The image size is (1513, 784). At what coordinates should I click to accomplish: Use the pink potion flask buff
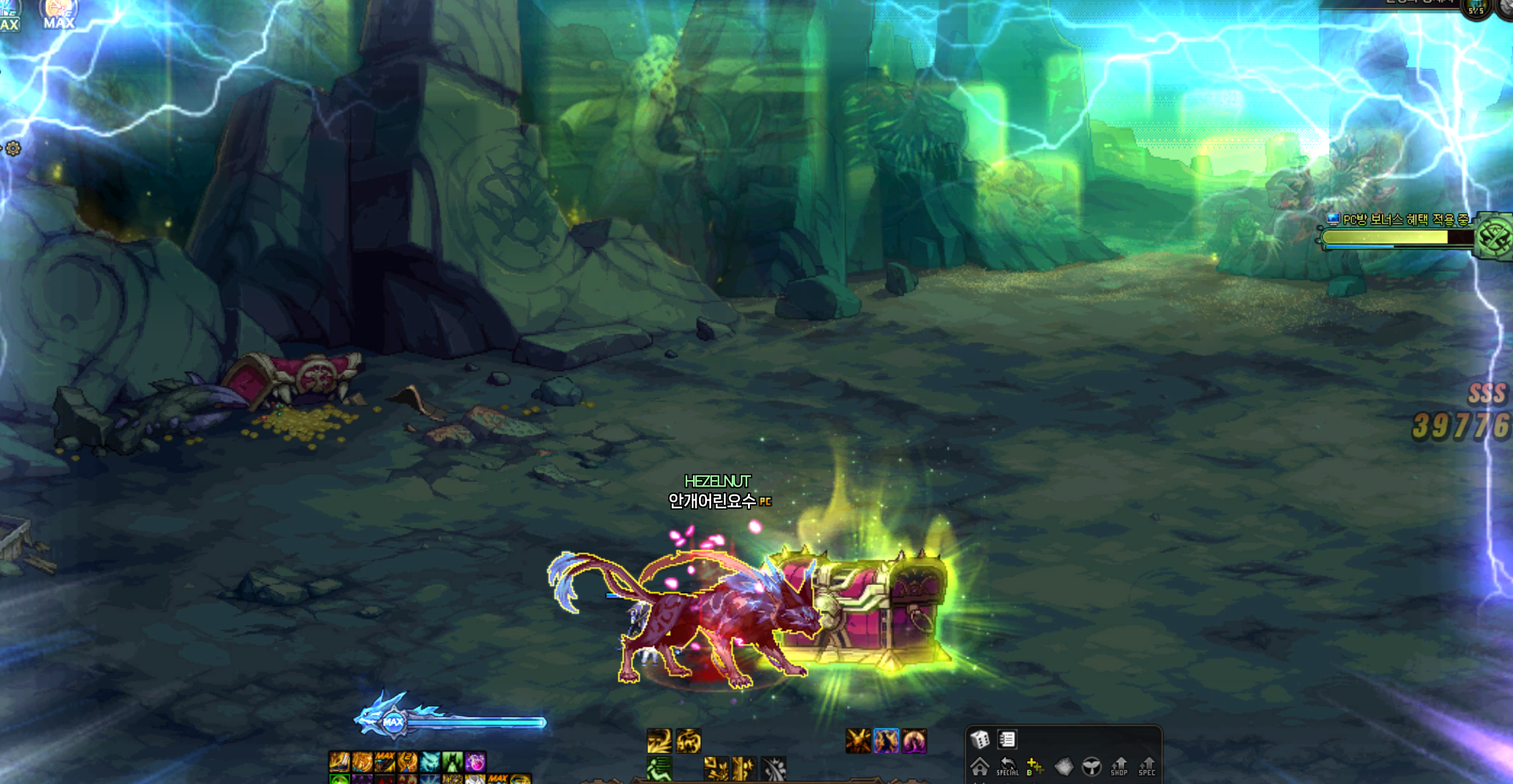click(475, 762)
